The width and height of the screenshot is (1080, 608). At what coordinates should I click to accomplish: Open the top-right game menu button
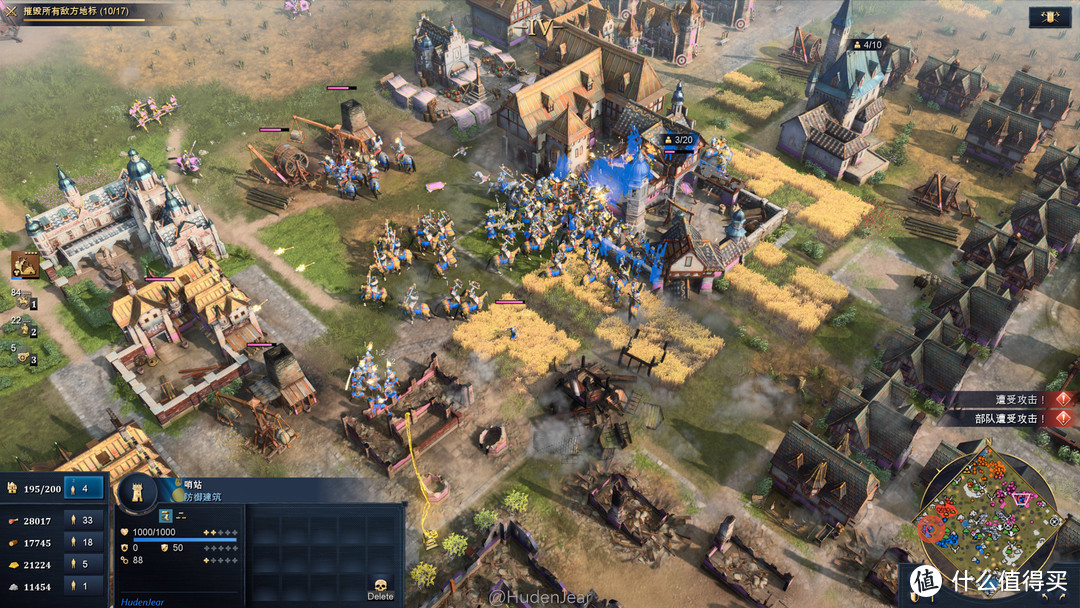[x=1051, y=16]
